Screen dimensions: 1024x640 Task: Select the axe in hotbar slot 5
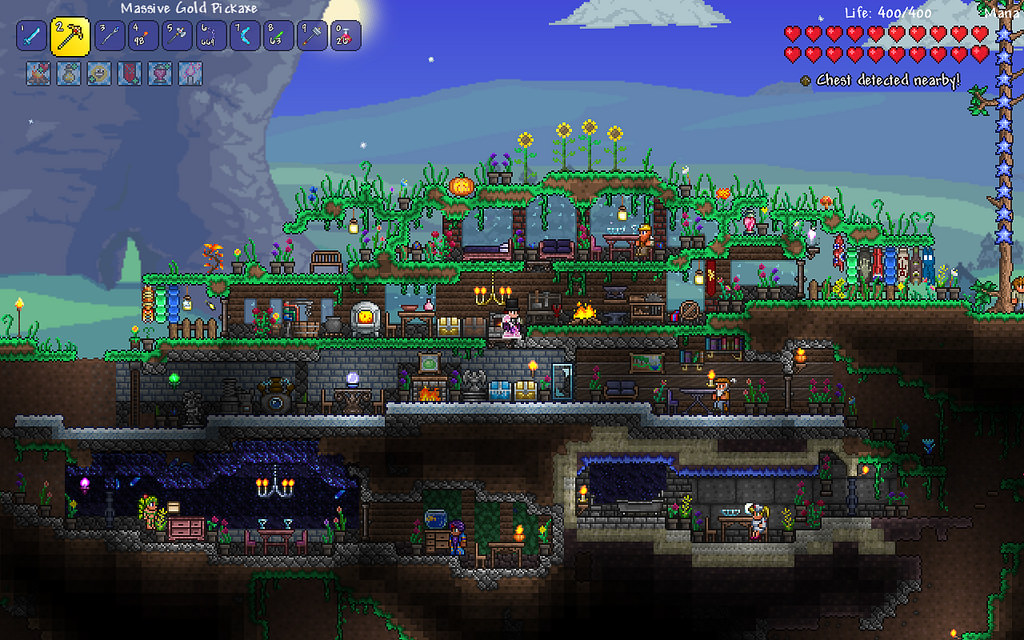(x=176, y=36)
